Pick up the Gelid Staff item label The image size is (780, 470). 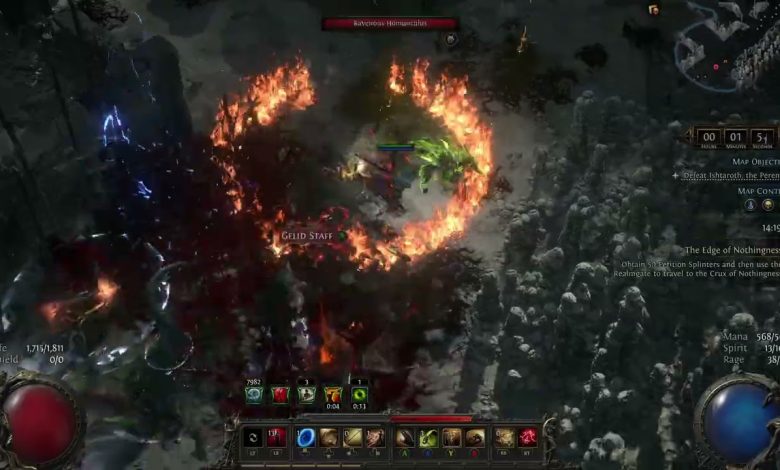coord(308,236)
